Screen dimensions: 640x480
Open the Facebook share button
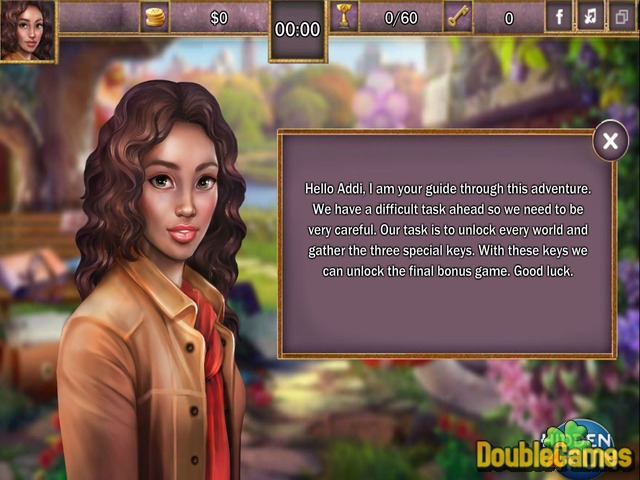558,17
